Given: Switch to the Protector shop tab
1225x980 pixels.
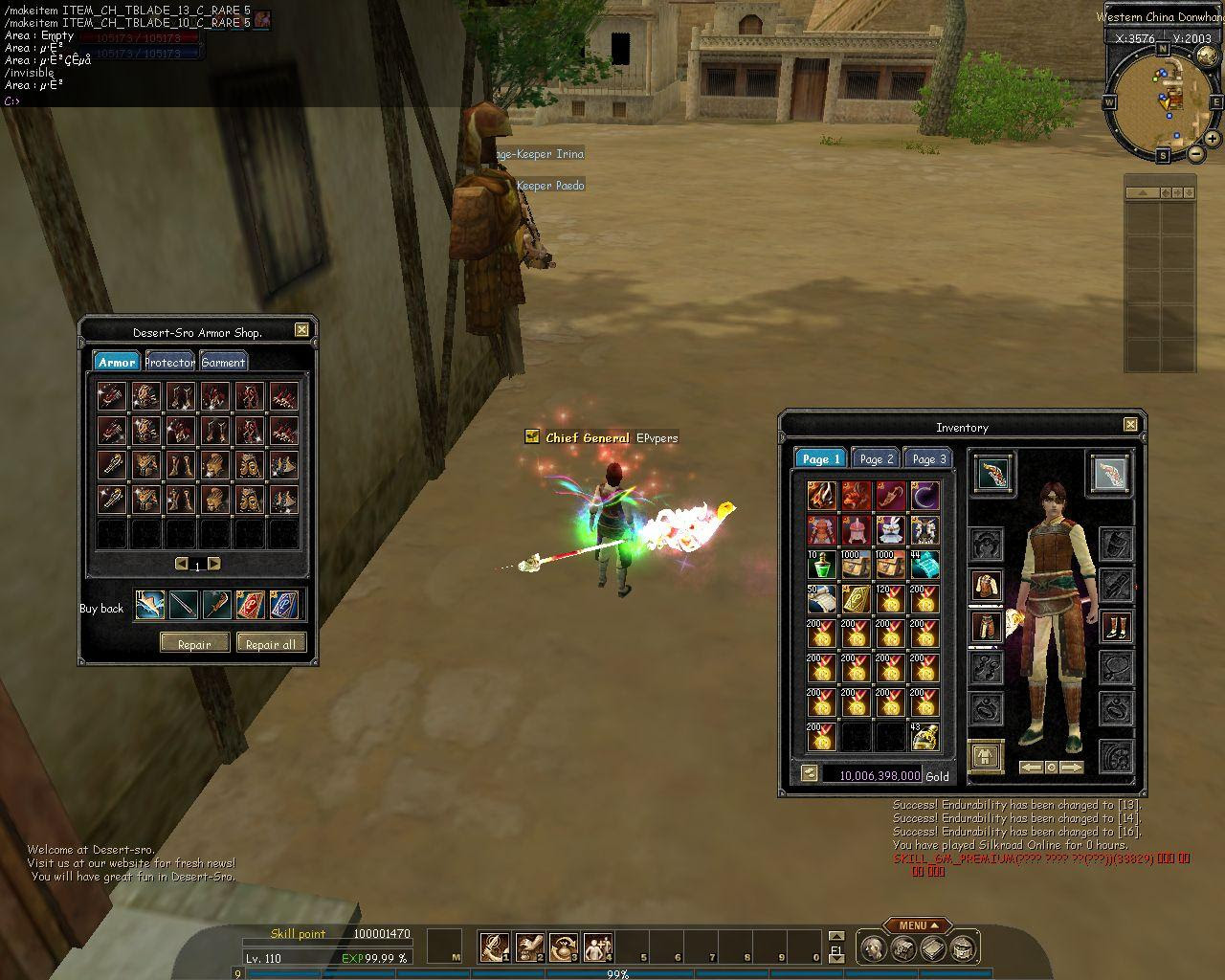Looking at the screenshot, I should coord(170,362).
